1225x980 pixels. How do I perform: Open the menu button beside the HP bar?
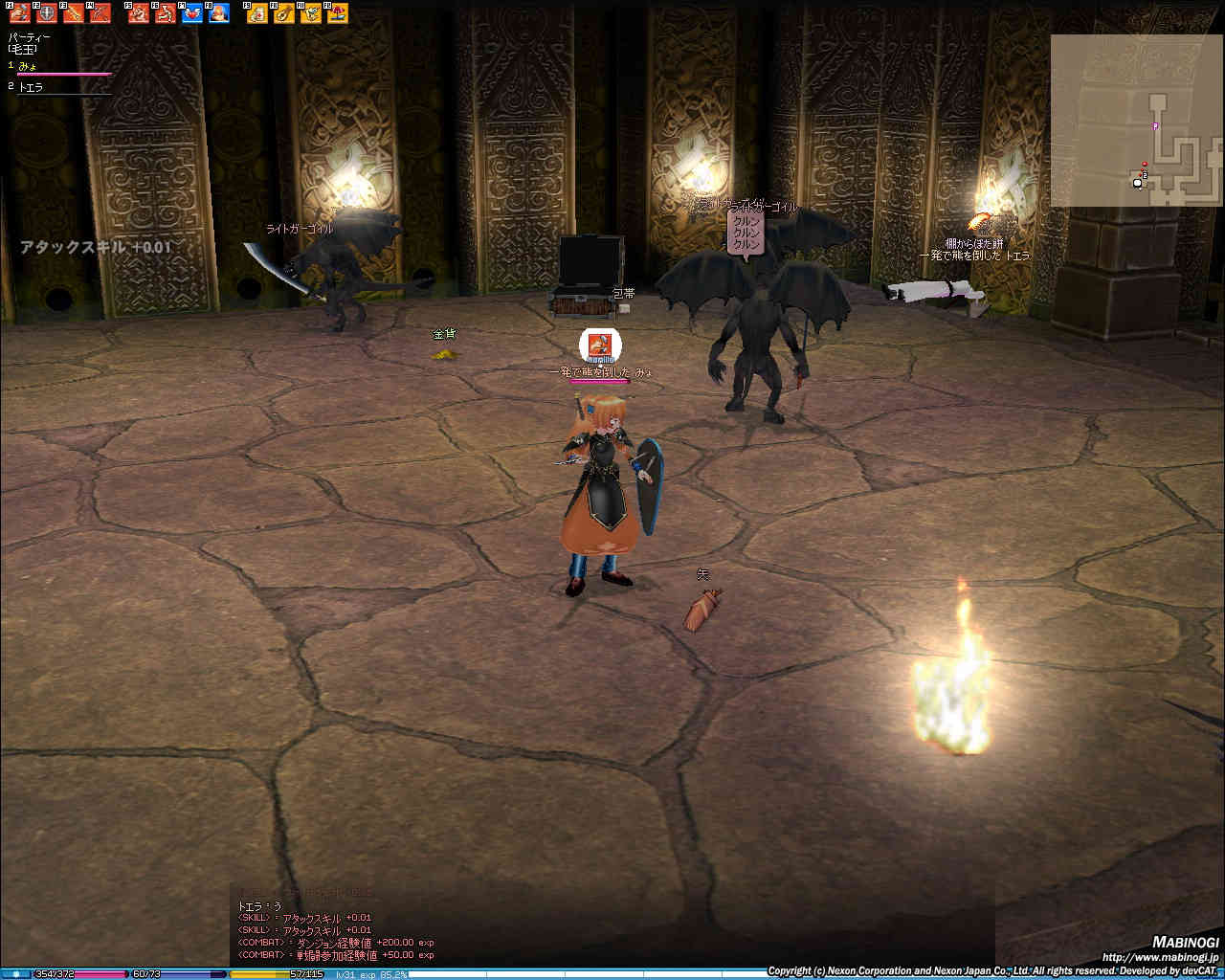pyautogui.click(x=15, y=974)
